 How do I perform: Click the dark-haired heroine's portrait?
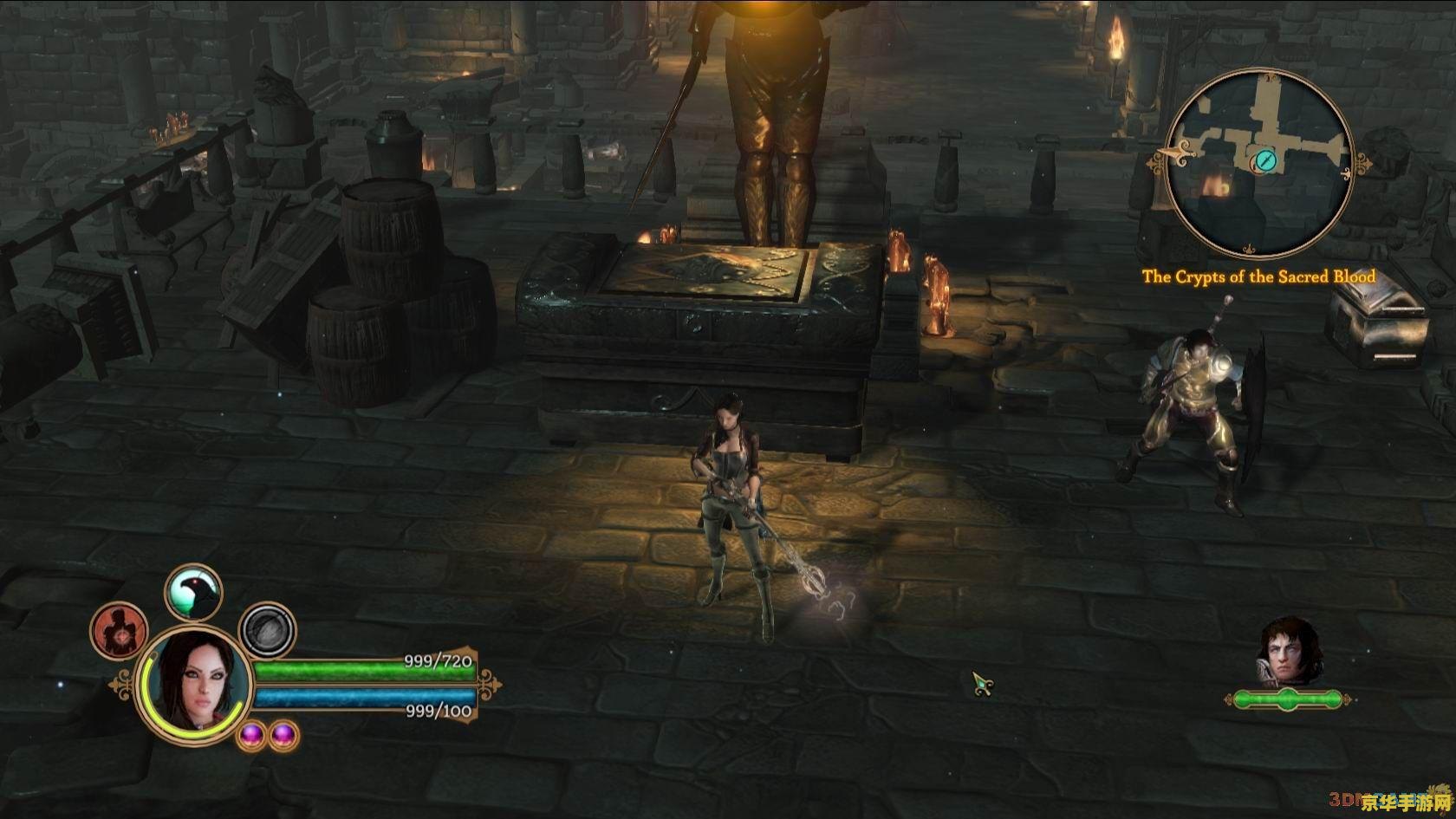196,684
